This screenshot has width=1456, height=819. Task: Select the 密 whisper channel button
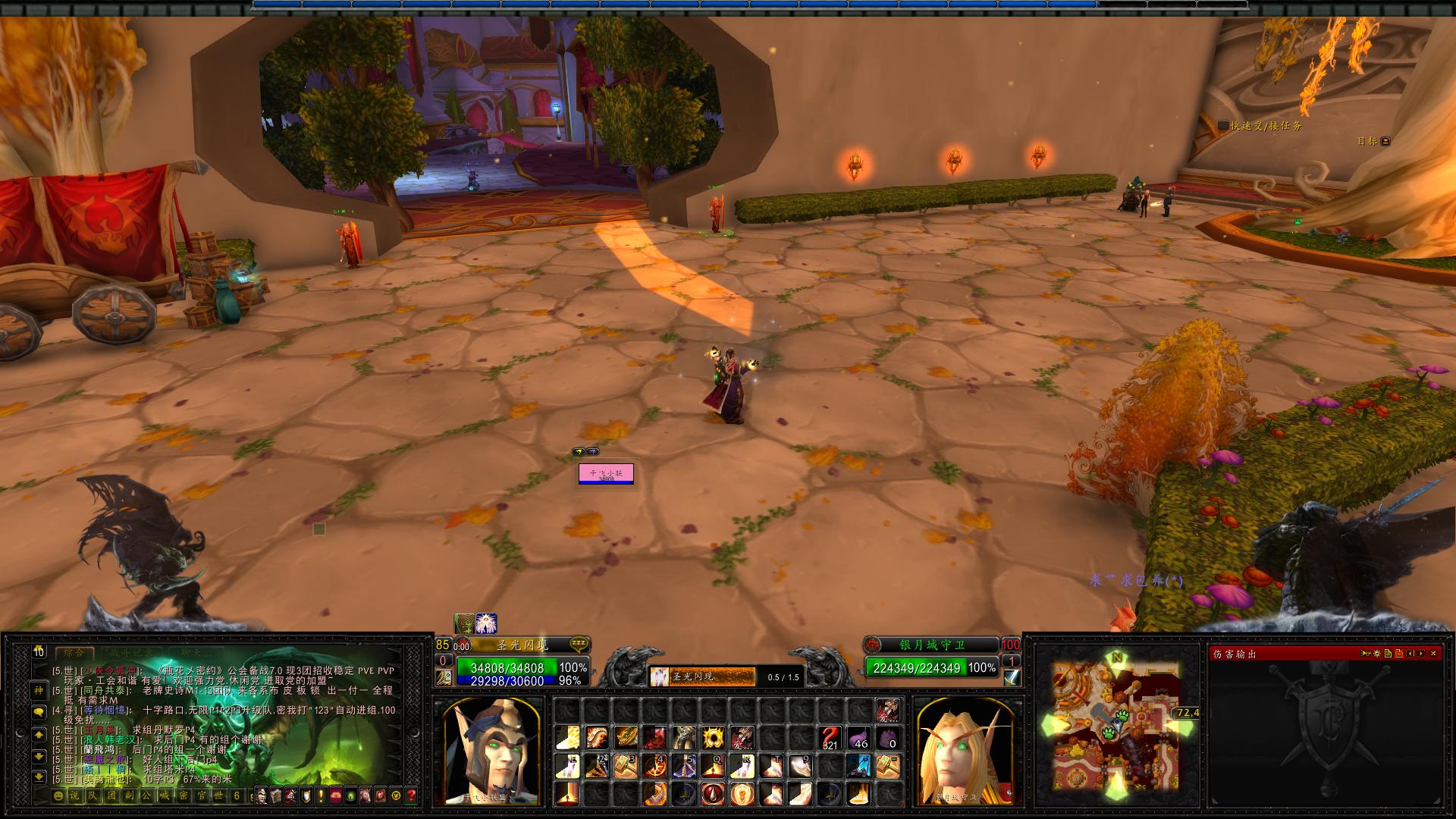pyautogui.click(x=183, y=795)
